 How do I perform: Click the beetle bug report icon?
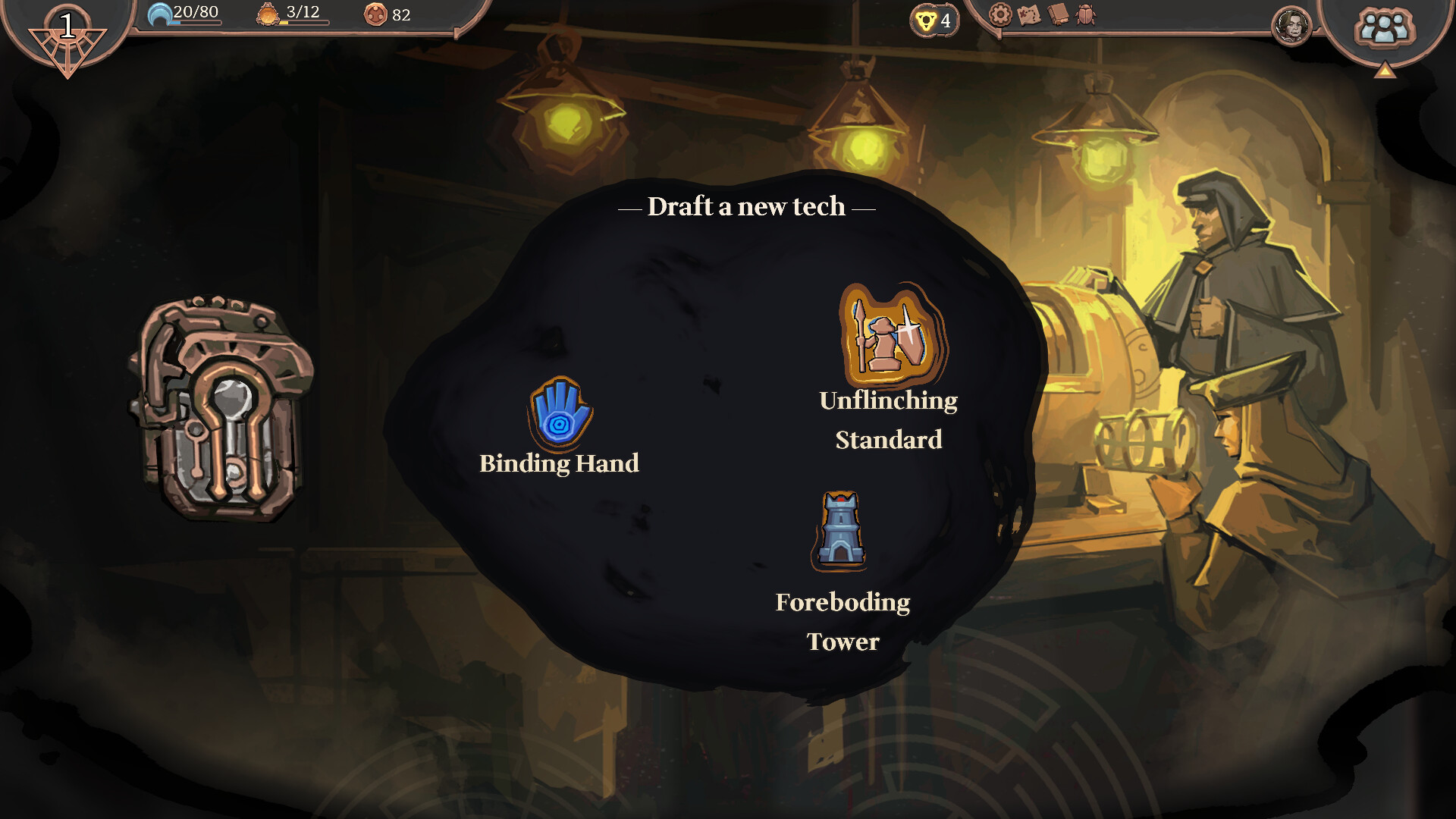1084,14
